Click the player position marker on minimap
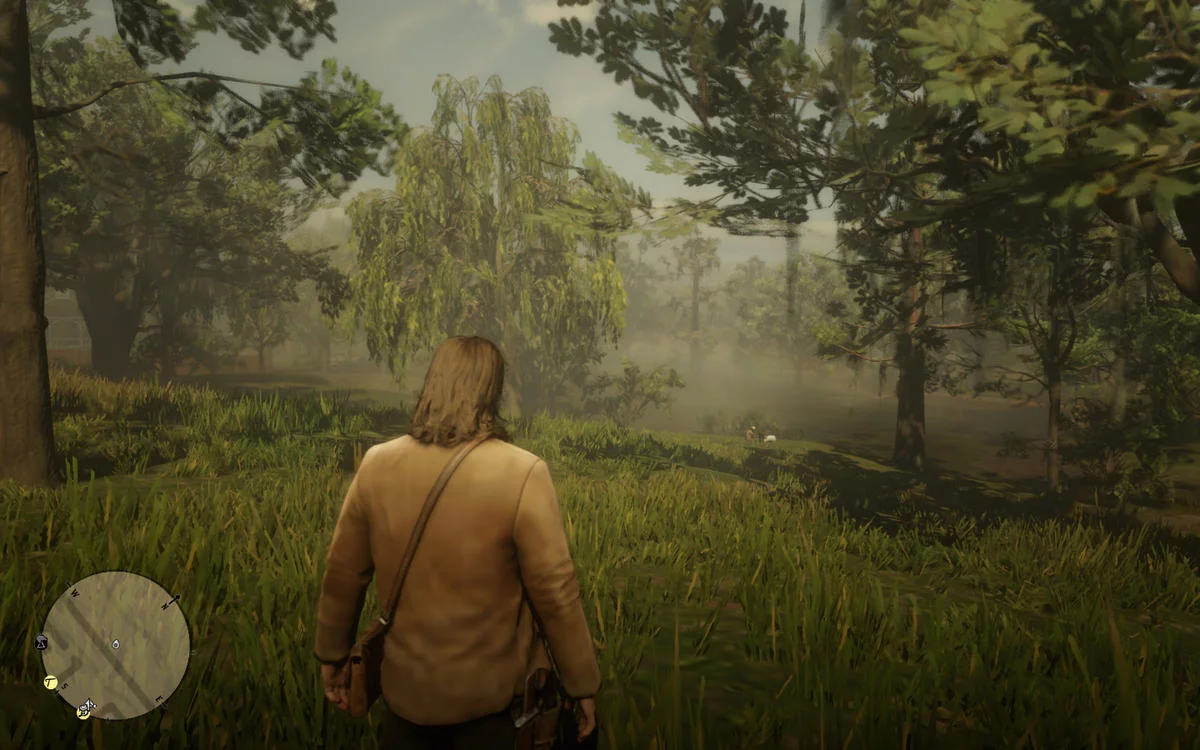Screen dimensions: 1200x750 (x=116, y=644)
